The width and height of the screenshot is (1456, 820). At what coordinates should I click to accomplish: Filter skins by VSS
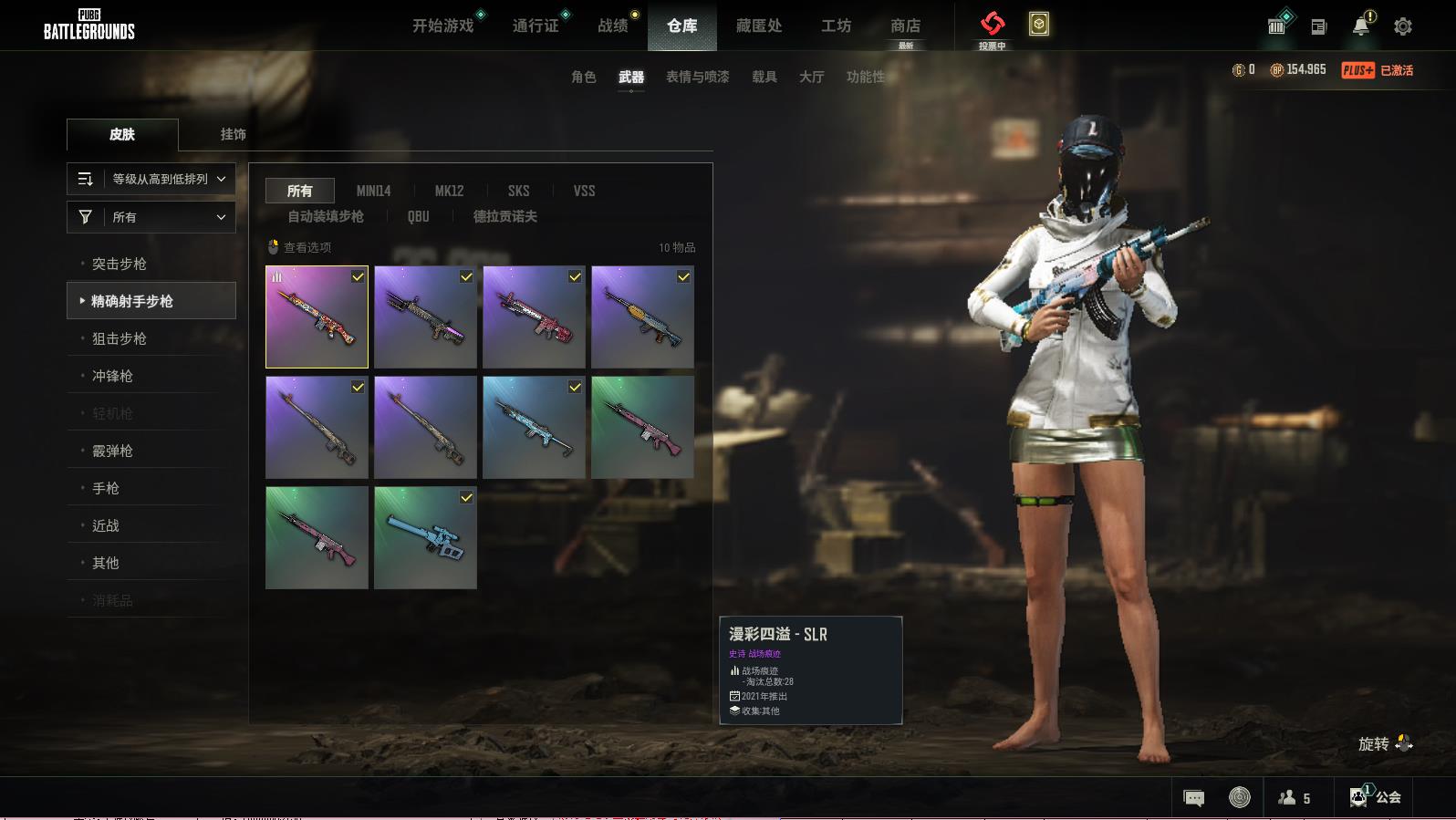pyautogui.click(x=584, y=191)
